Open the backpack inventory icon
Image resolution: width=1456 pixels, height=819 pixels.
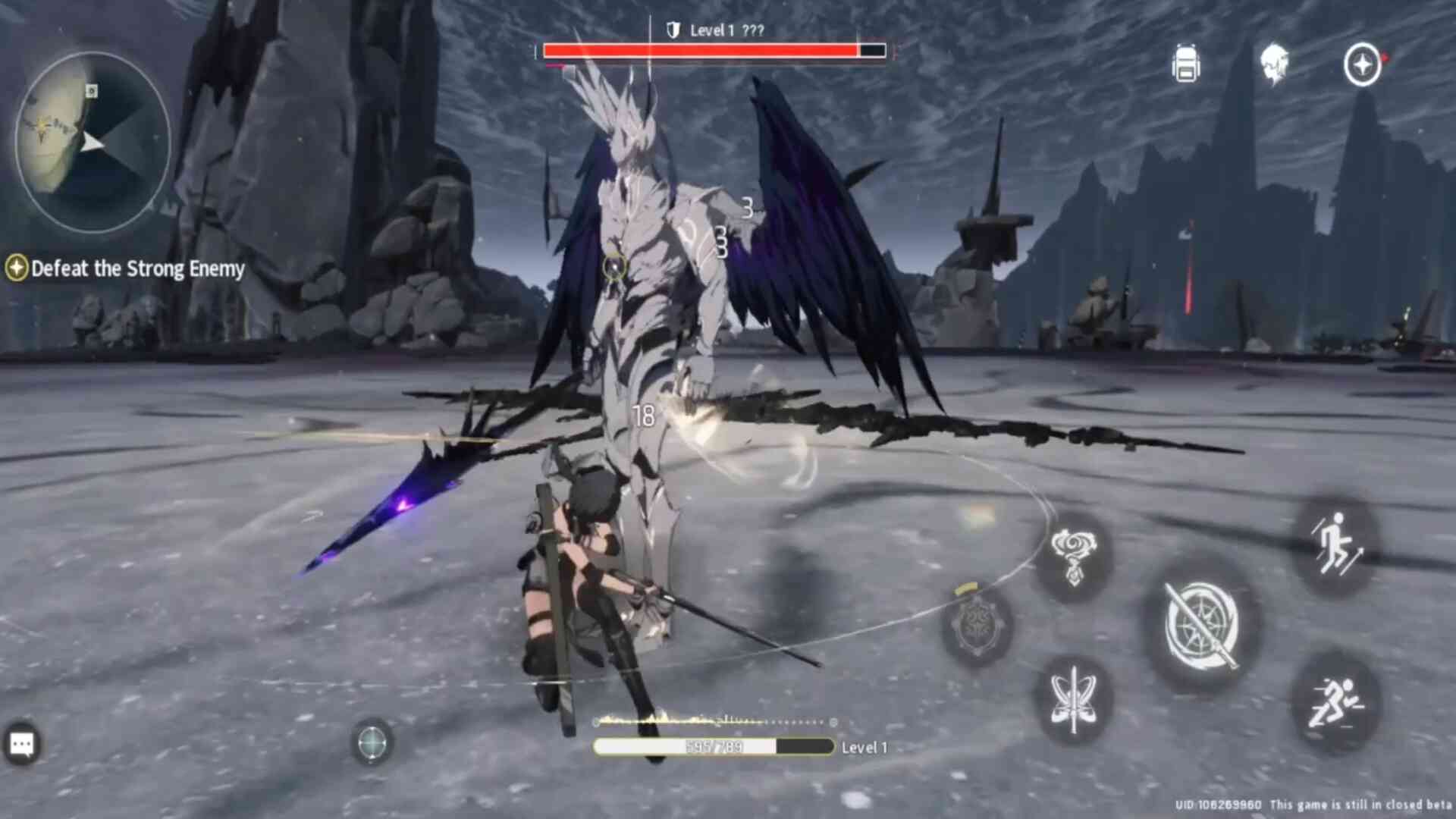[1186, 64]
